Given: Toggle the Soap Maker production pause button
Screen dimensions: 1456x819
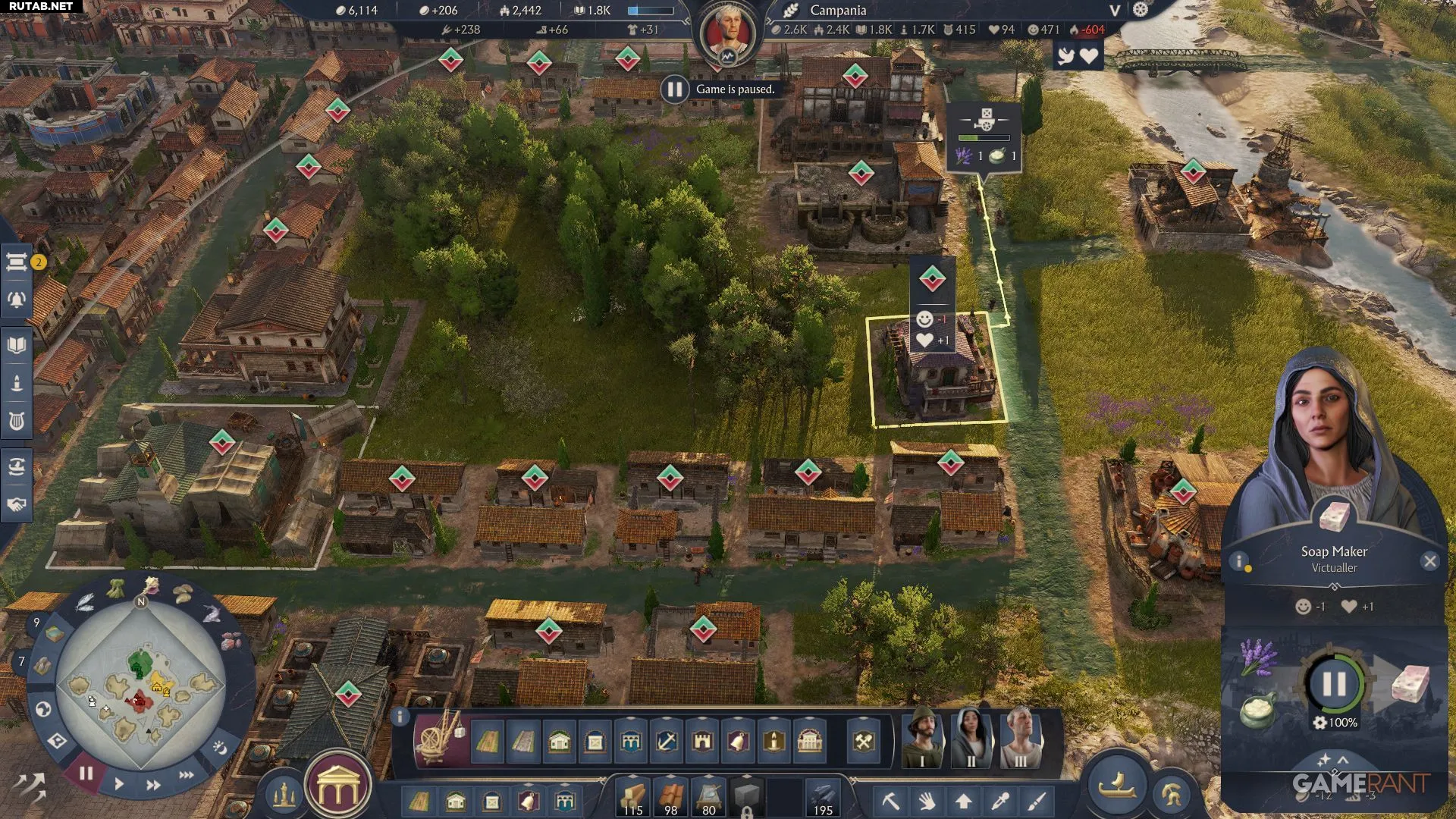Looking at the screenshot, I should click(x=1334, y=684).
